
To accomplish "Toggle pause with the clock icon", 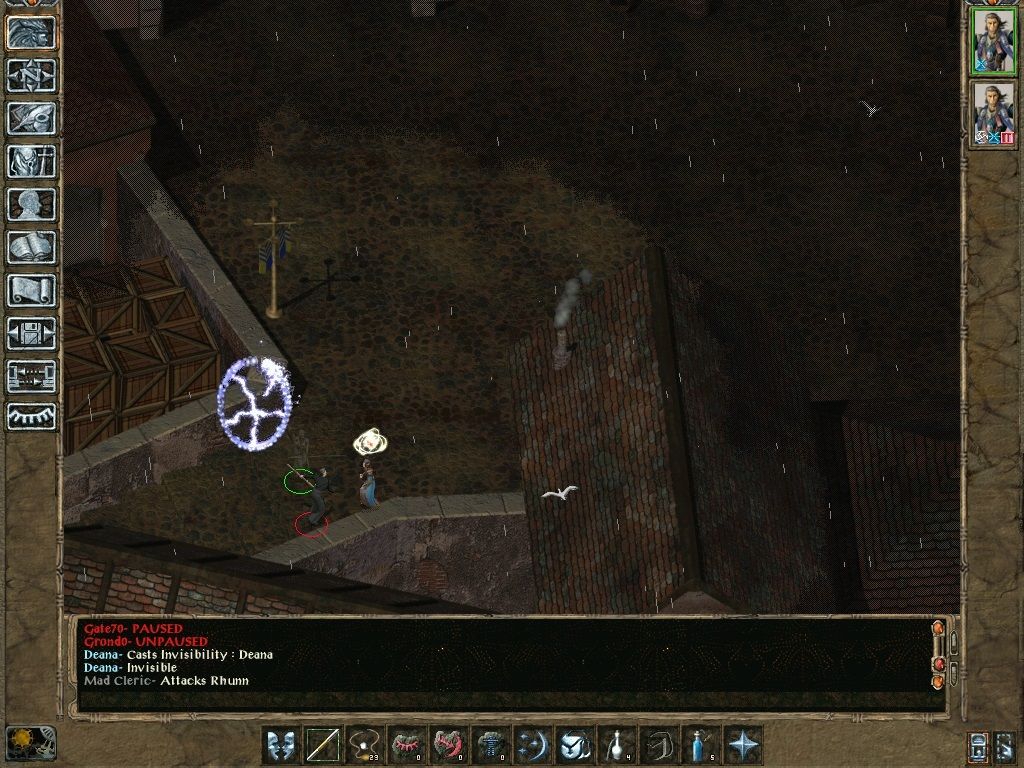I will 30,743.
